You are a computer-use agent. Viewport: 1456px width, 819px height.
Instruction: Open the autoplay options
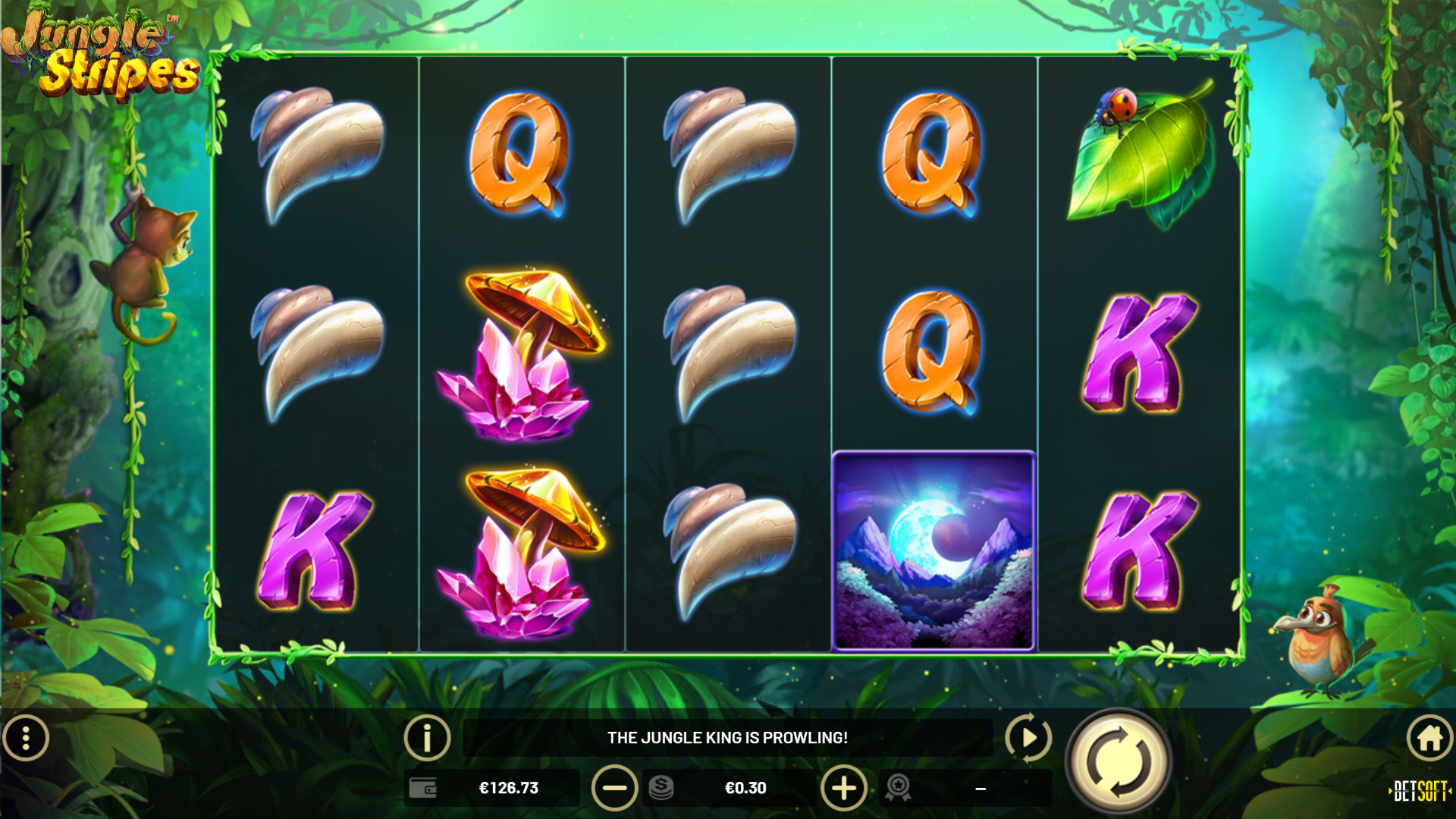click(1028, 737)
